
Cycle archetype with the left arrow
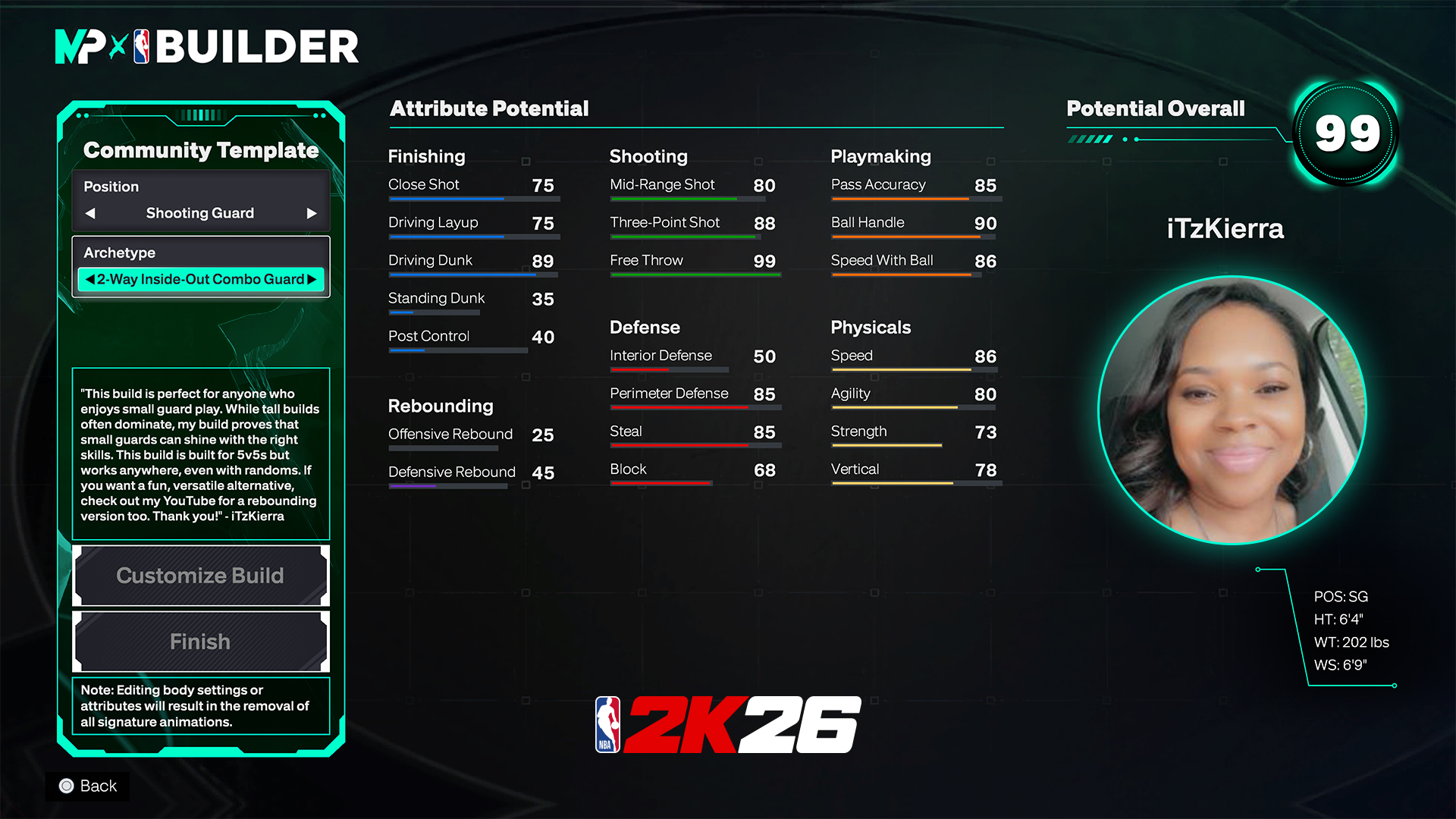pyautogui.click(x=90, y=279)
